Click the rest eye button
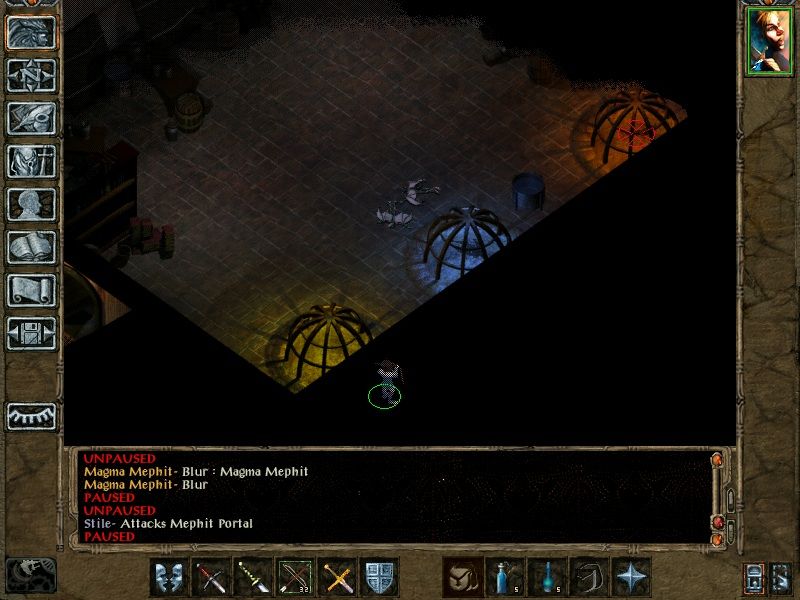 (x=31, y=415)
